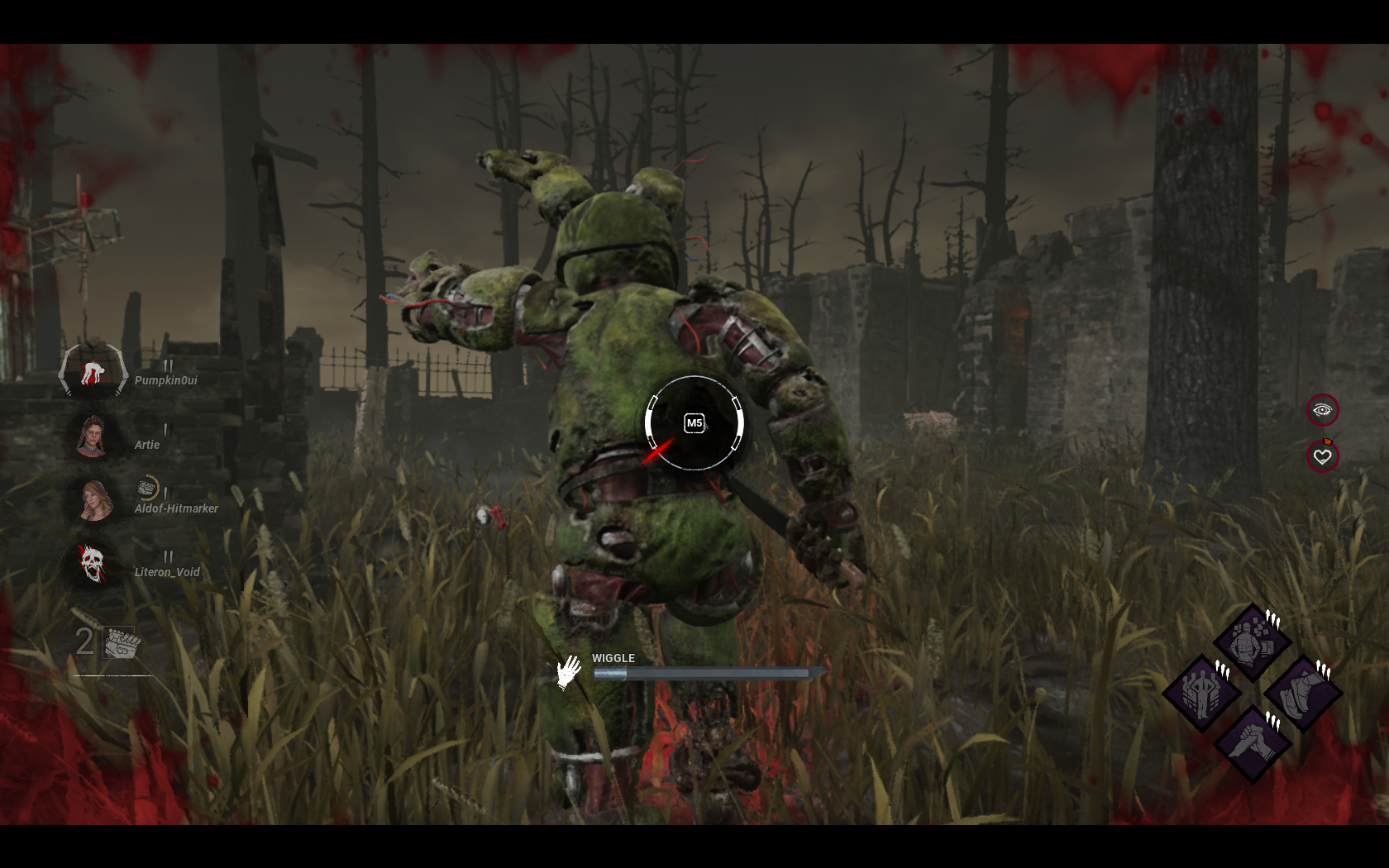The width and height of the screenshot is (1389, 868).
Task: Click the perk showing two clasped hands
Action: pos(1252,742)
